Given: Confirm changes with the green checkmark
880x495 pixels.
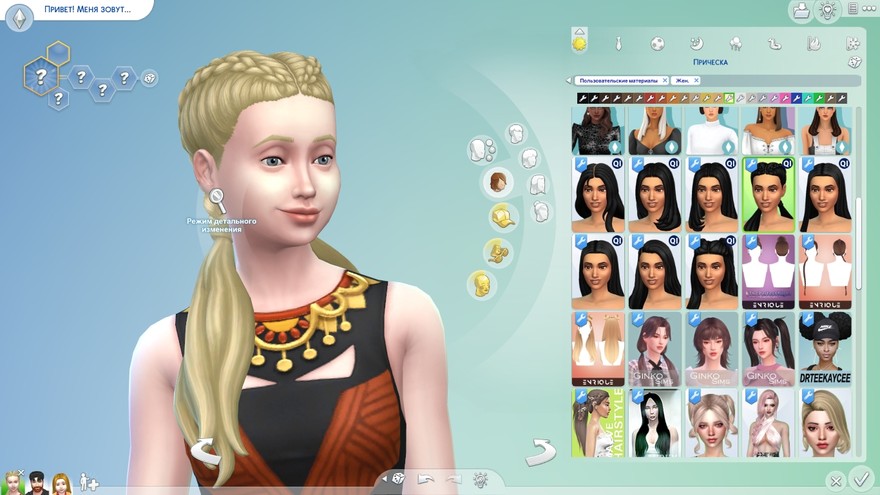Looking at the screenshot, I should tap(860, 478).
